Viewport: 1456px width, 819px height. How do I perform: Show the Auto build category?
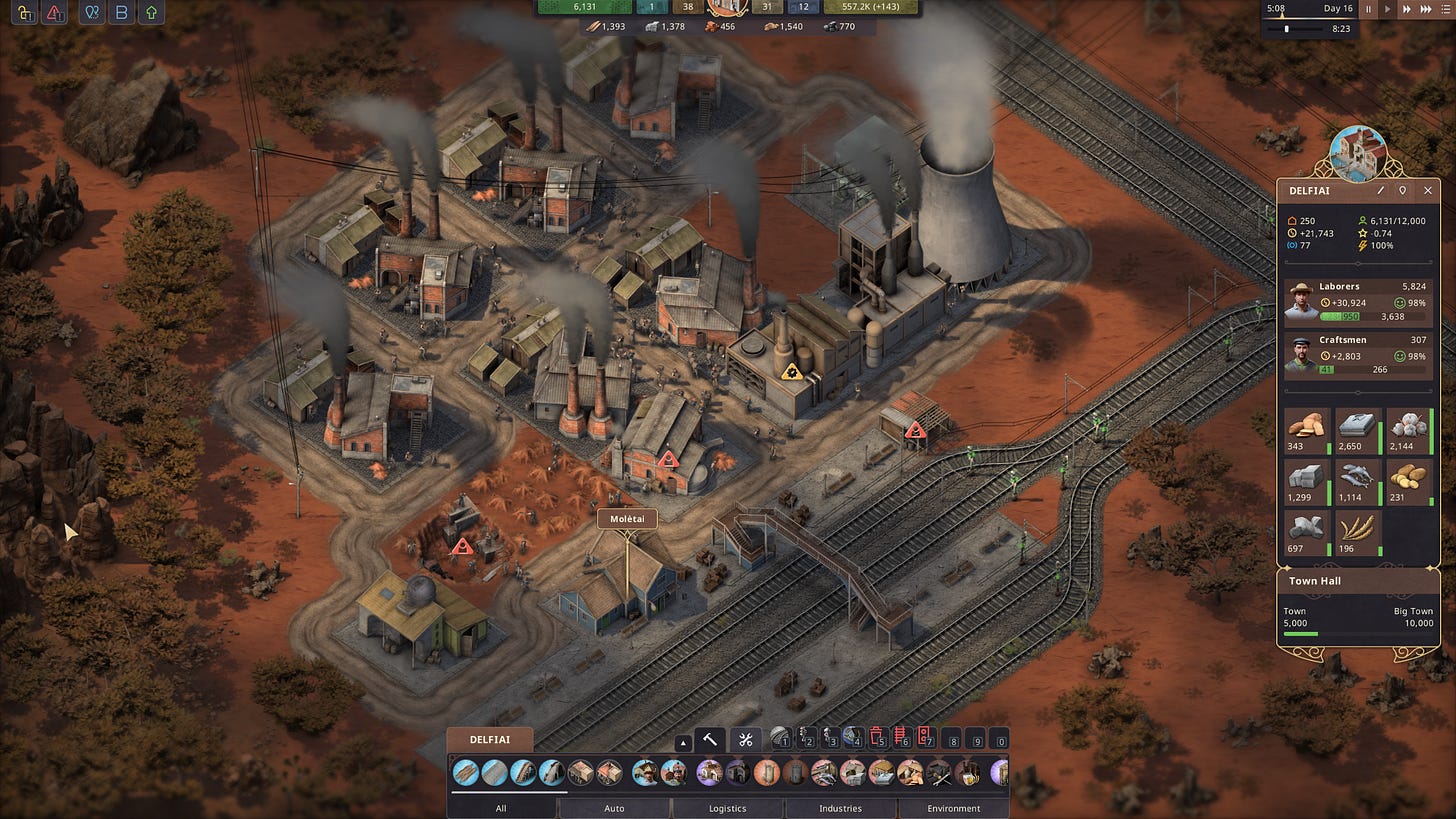pyautogui.click(x=614, y=808)
